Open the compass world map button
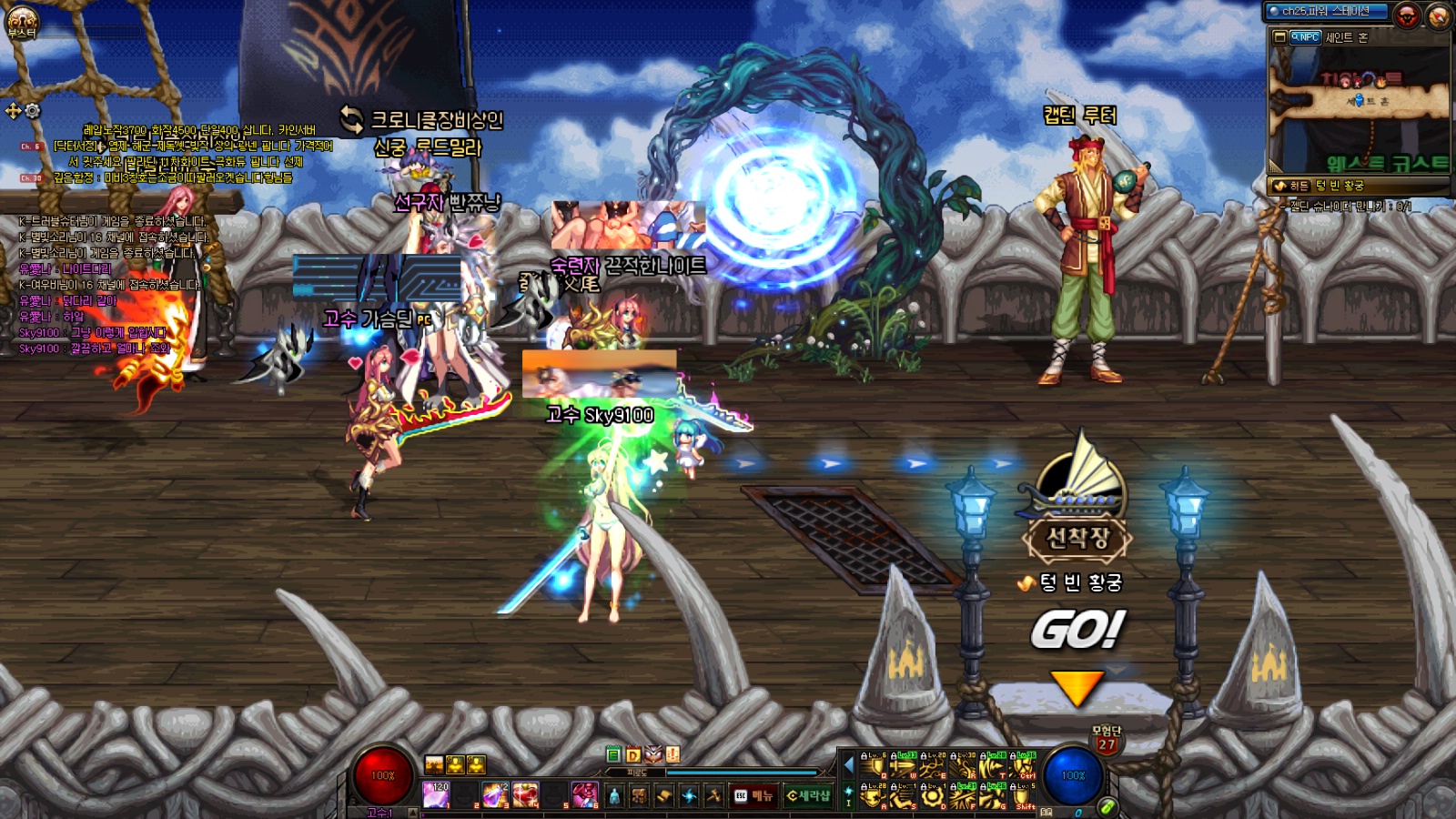 tap(1440, 15)
